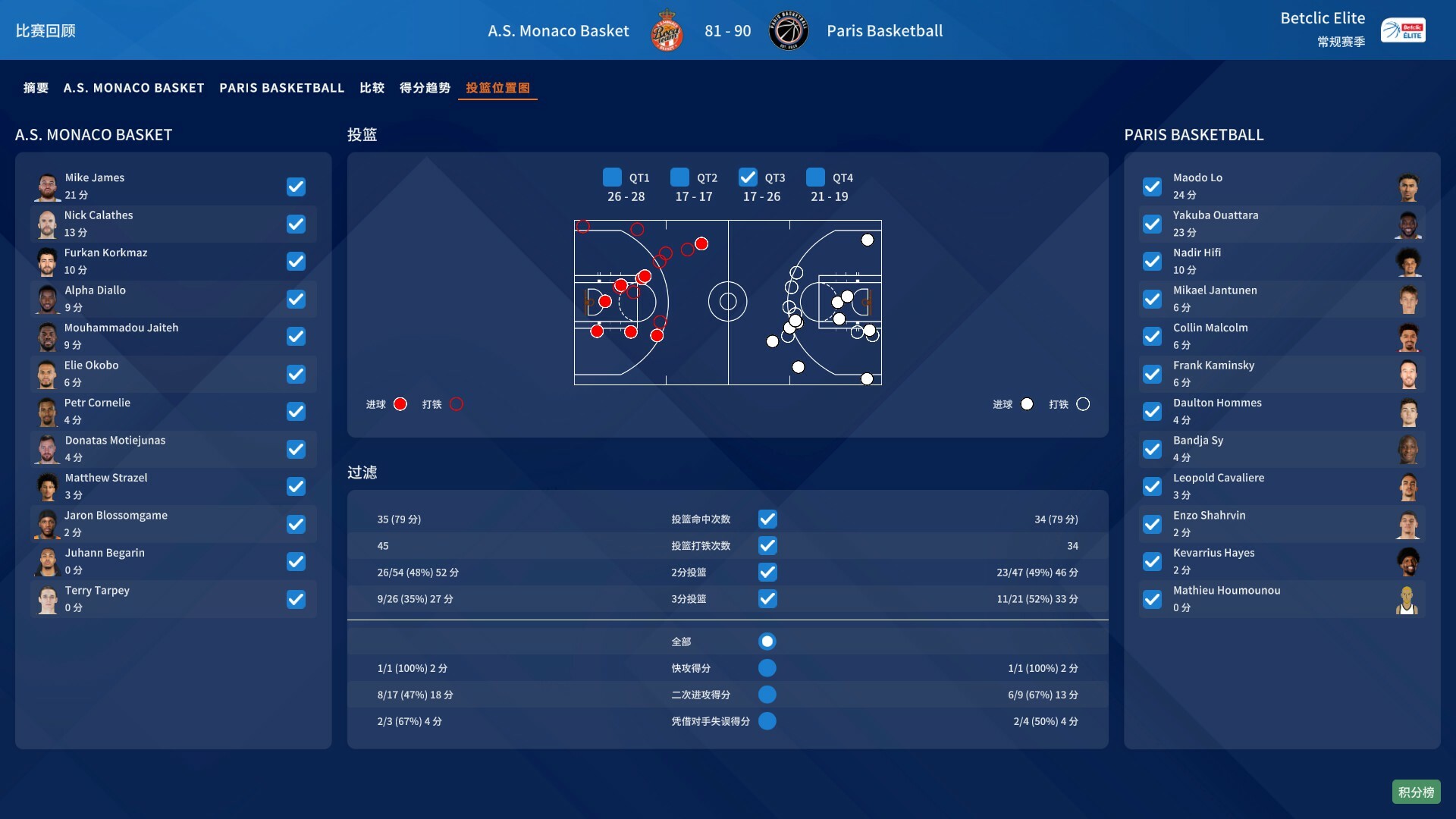Disable the 3分投篮 shot filter
Screen dimensions: 1456x819
pos(768,599)
